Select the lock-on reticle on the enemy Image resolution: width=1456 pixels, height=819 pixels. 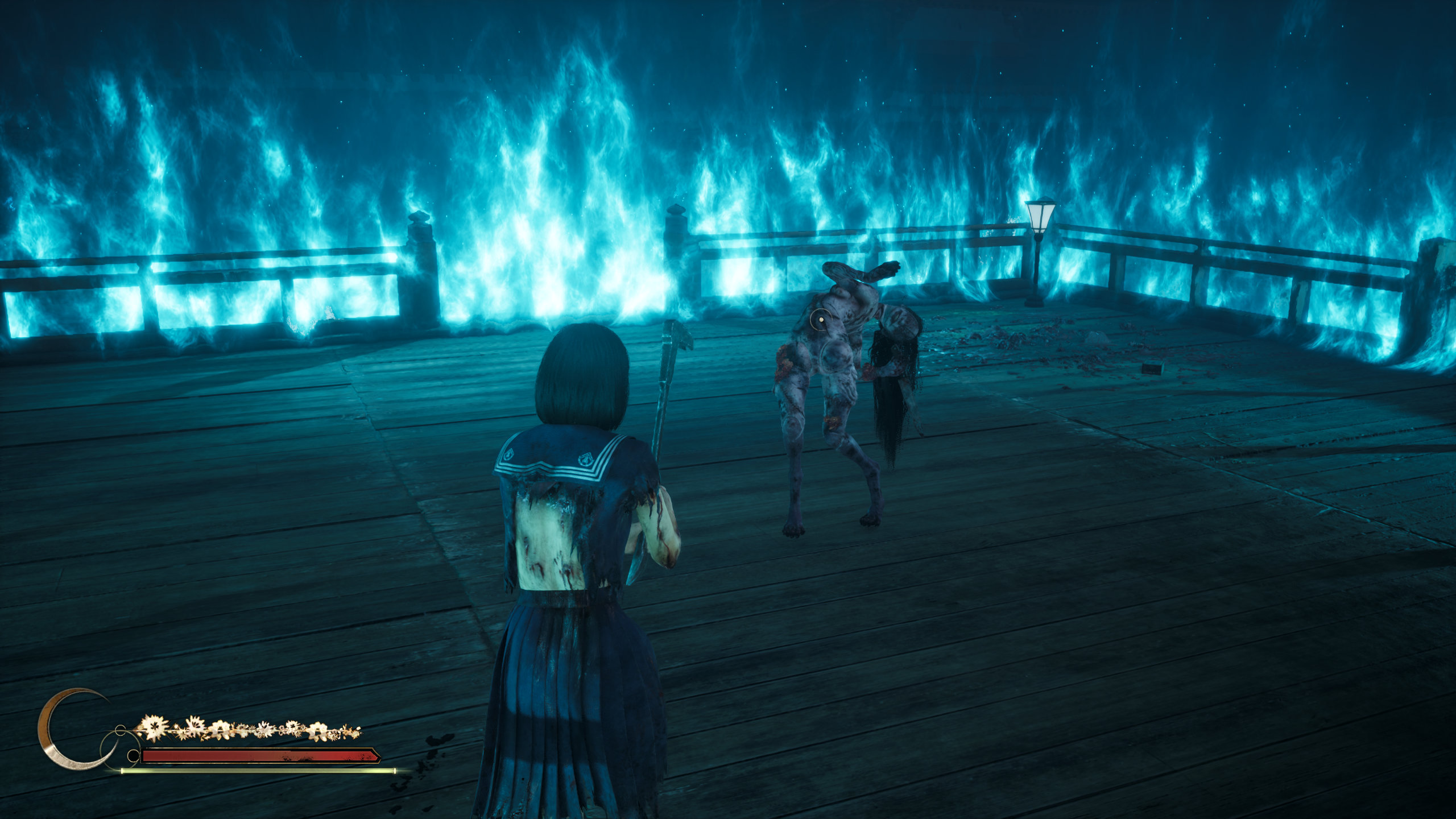pos(821,321)
